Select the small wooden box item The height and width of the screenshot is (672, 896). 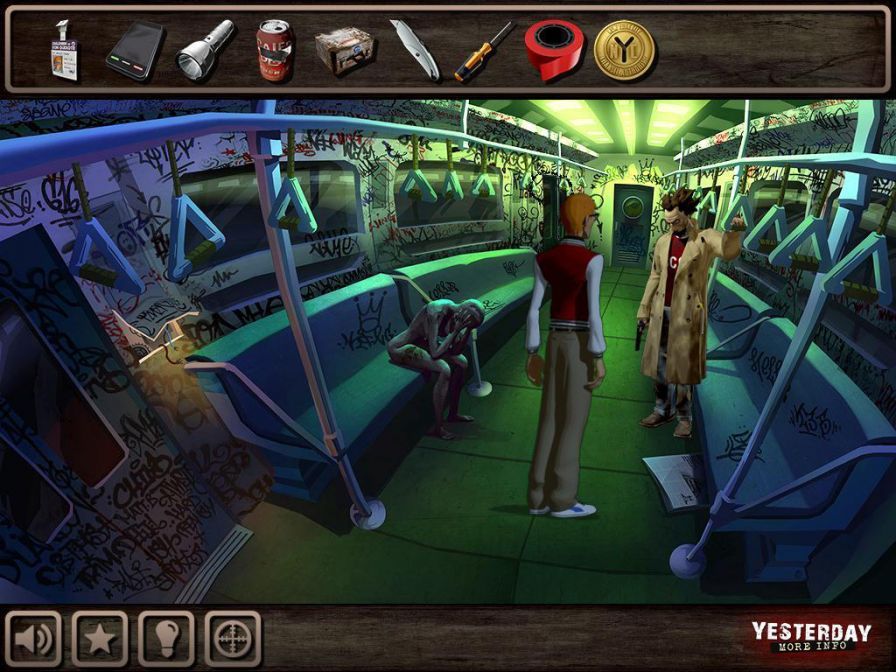[344, 50]
